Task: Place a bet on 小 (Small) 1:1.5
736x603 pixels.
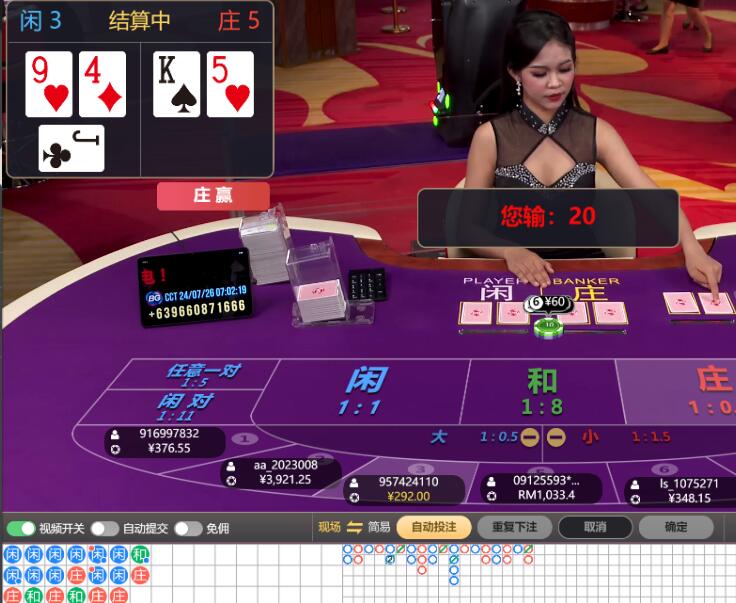Action: coord(620,437)
